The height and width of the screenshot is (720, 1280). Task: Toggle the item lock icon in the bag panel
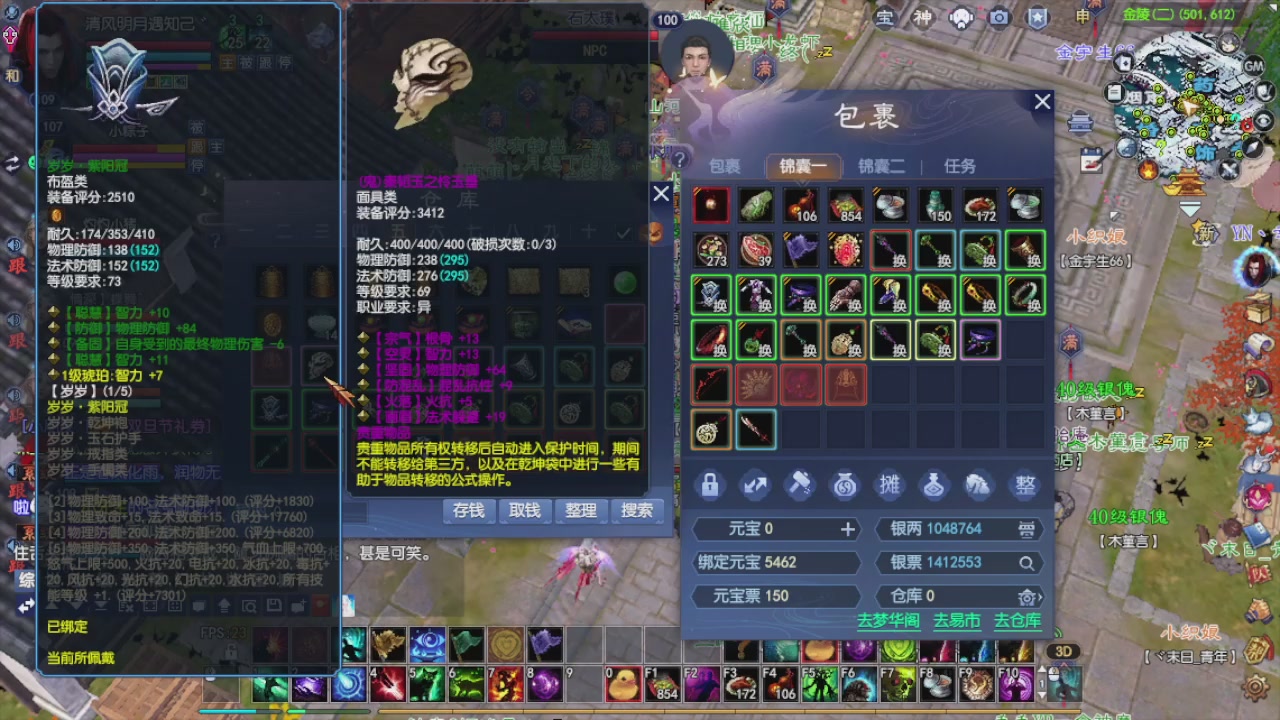711,485
